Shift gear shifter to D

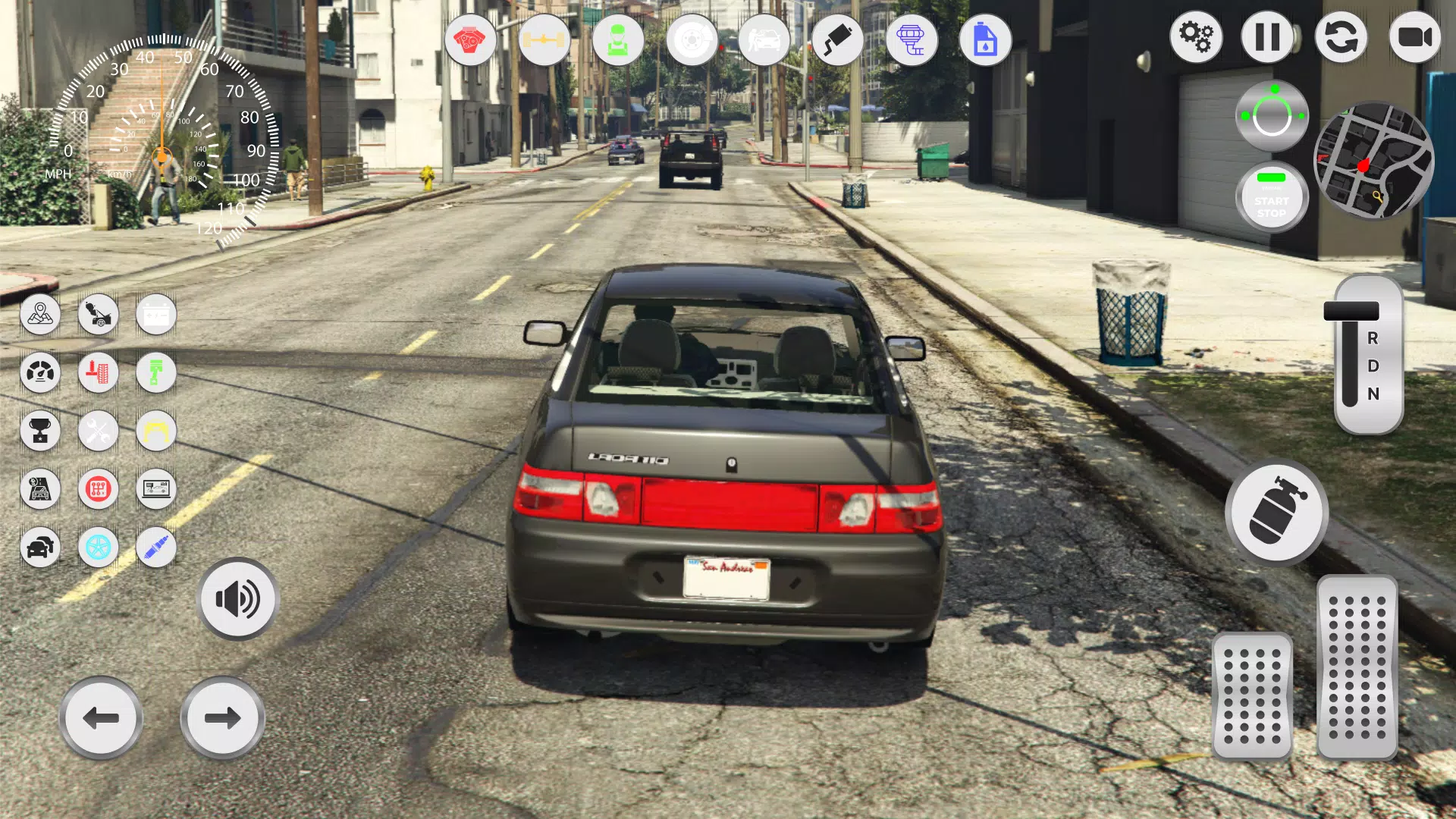click(x=1373, y=367)
